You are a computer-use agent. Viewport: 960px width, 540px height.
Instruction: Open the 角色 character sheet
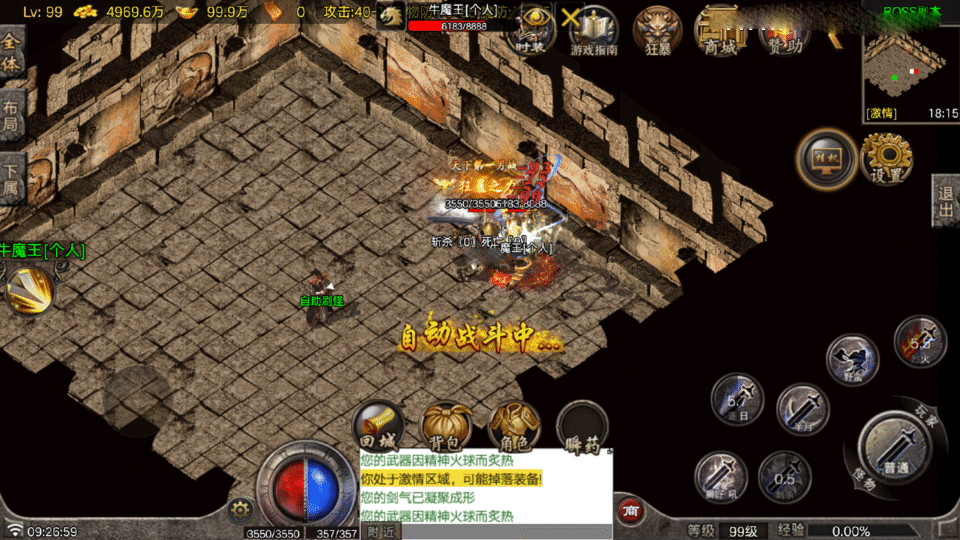click(514, 427)
